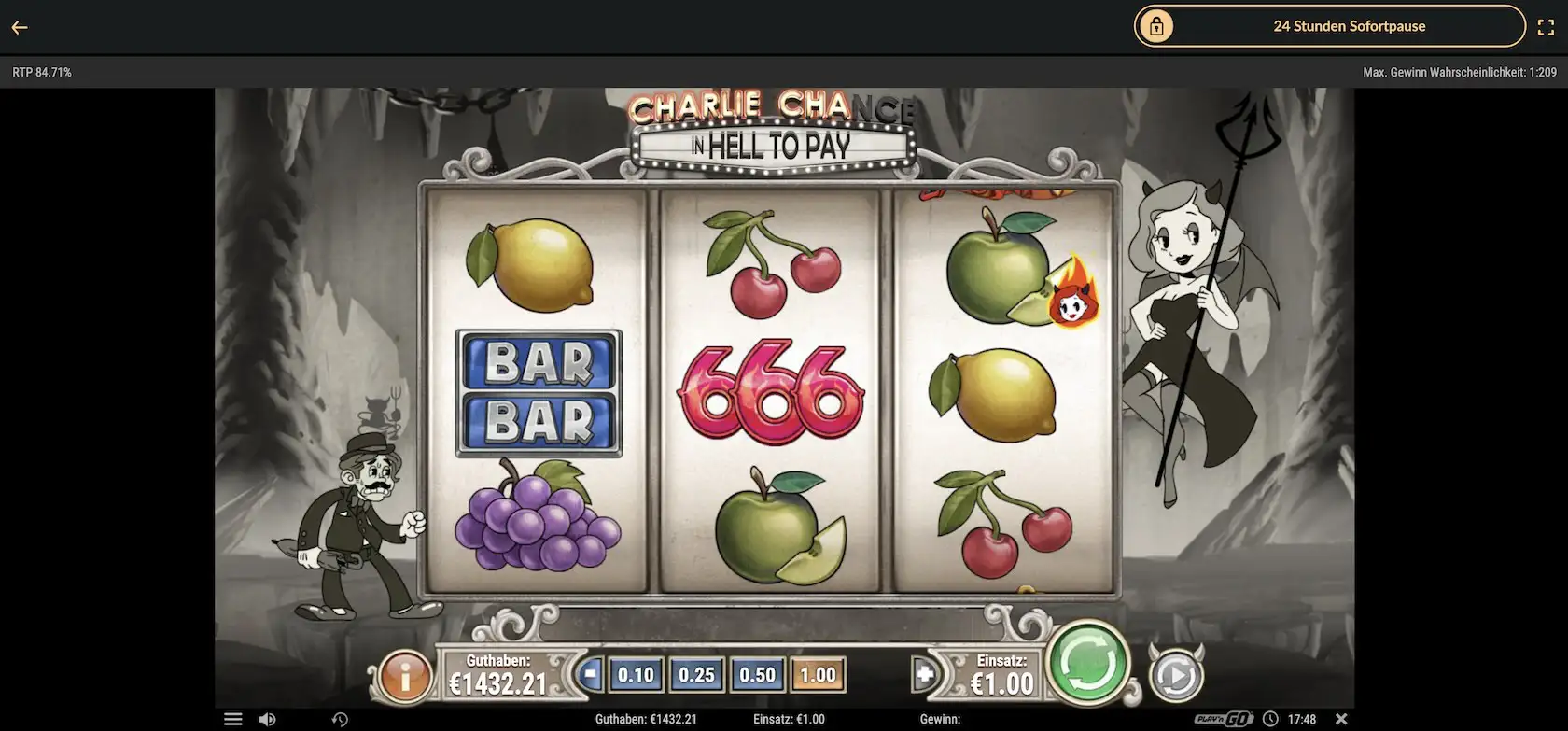
Task: Open the orange info paytable button
Action: point(405,676)
